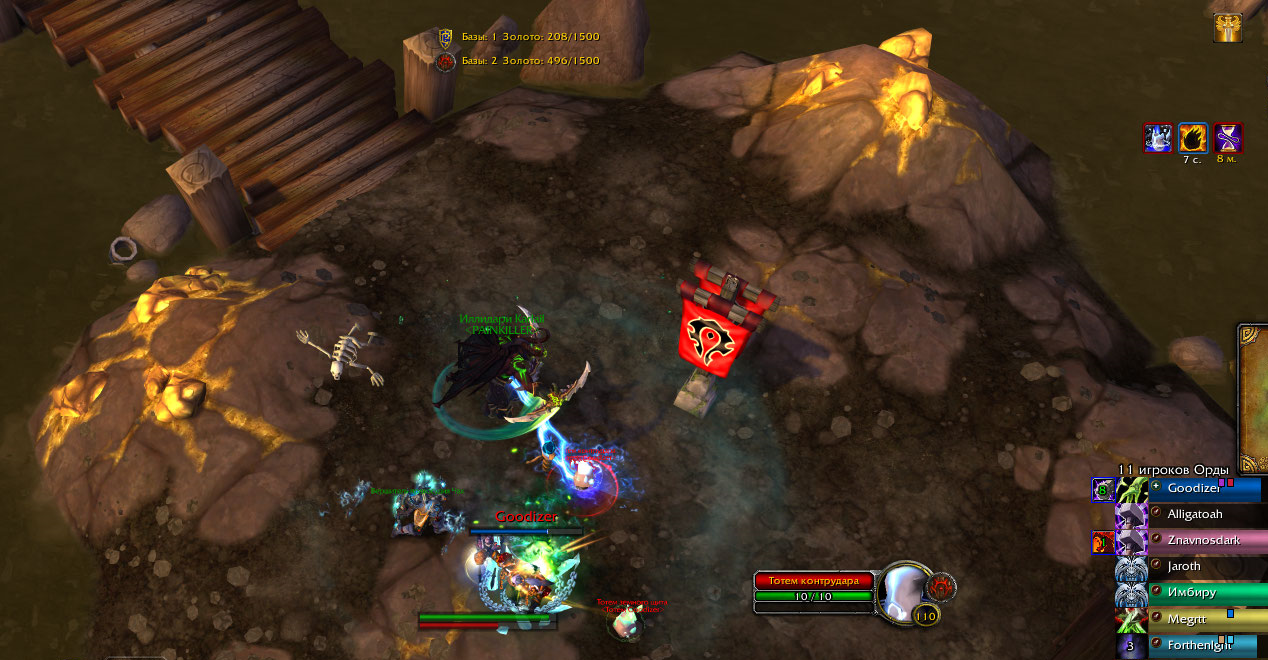This screenshot has height=660, width=1268.
Task: Click the Alliance bases and gold score icon
Action: tap(446, 38)
